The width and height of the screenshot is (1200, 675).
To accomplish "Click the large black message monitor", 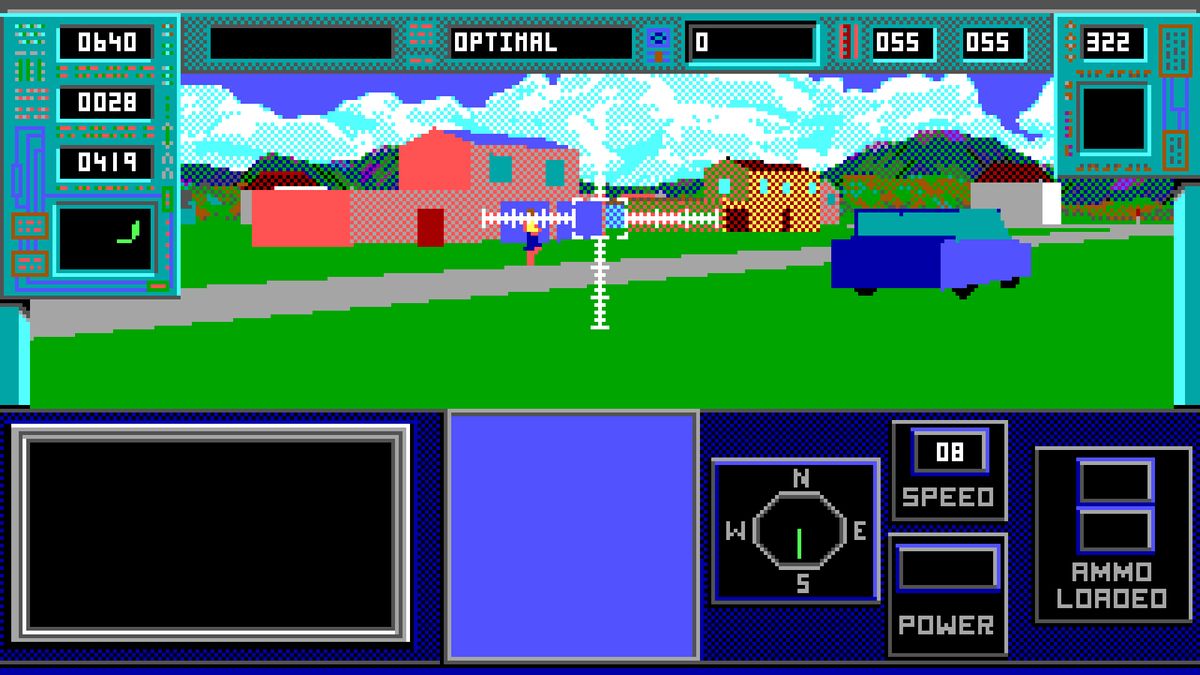I will click(x=210, y=533).
